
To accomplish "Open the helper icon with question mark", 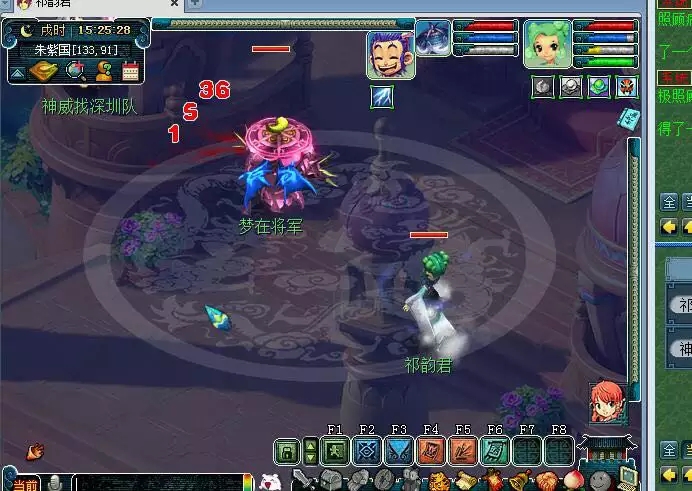I will tap(103, 71).
